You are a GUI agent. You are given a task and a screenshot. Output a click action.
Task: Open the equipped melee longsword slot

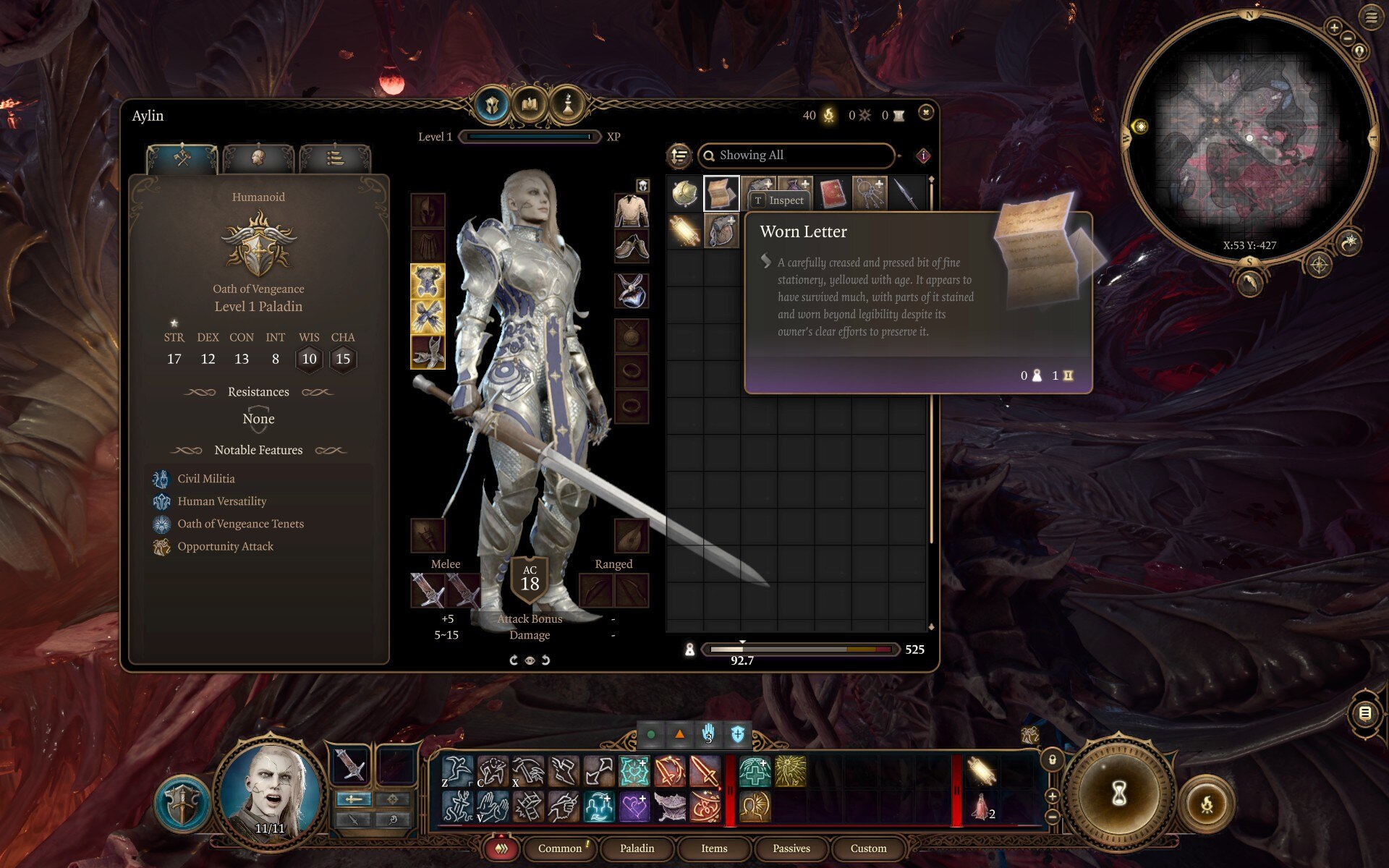coord(428,590)
